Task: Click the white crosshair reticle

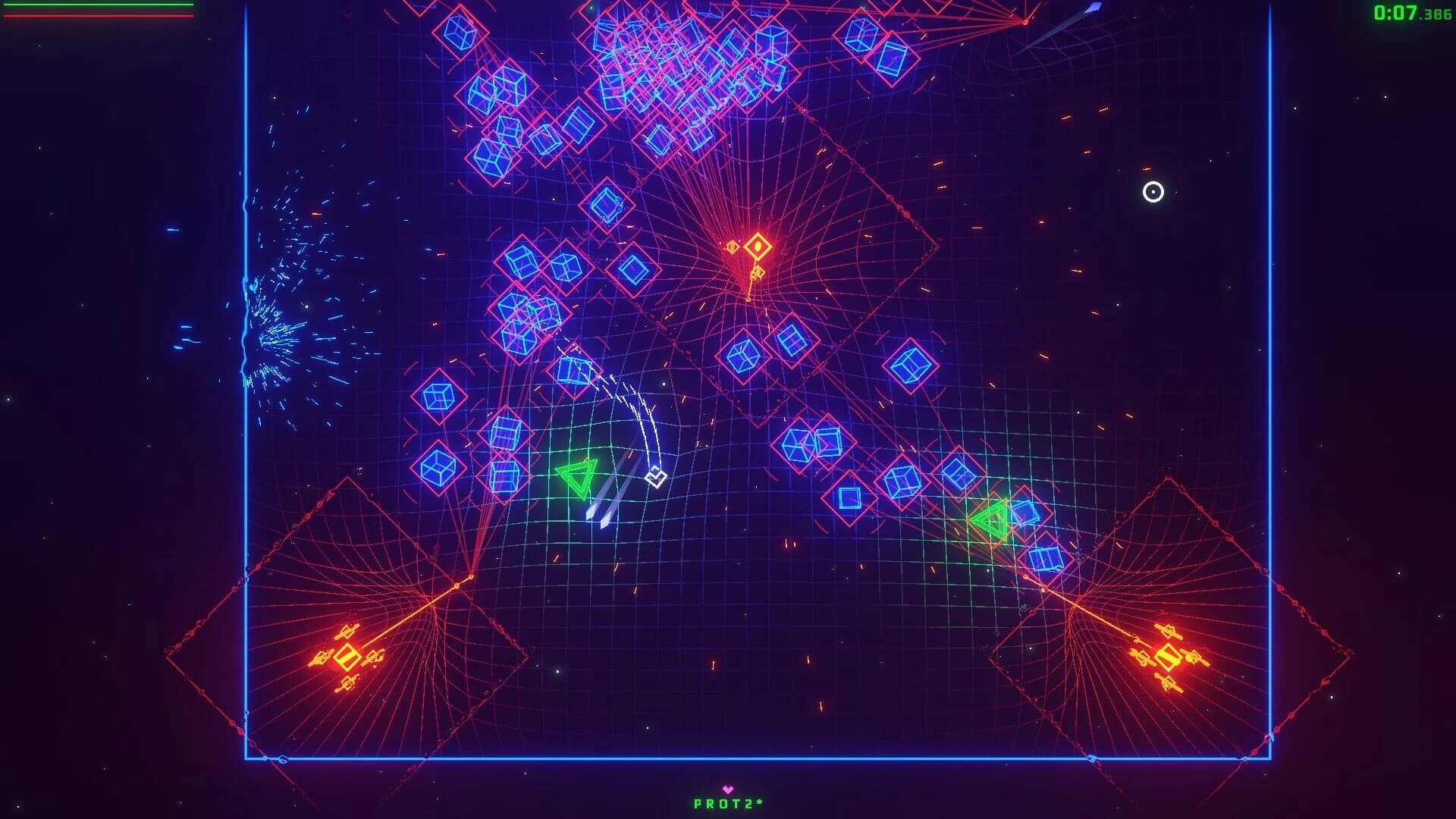Action: 1152,193
